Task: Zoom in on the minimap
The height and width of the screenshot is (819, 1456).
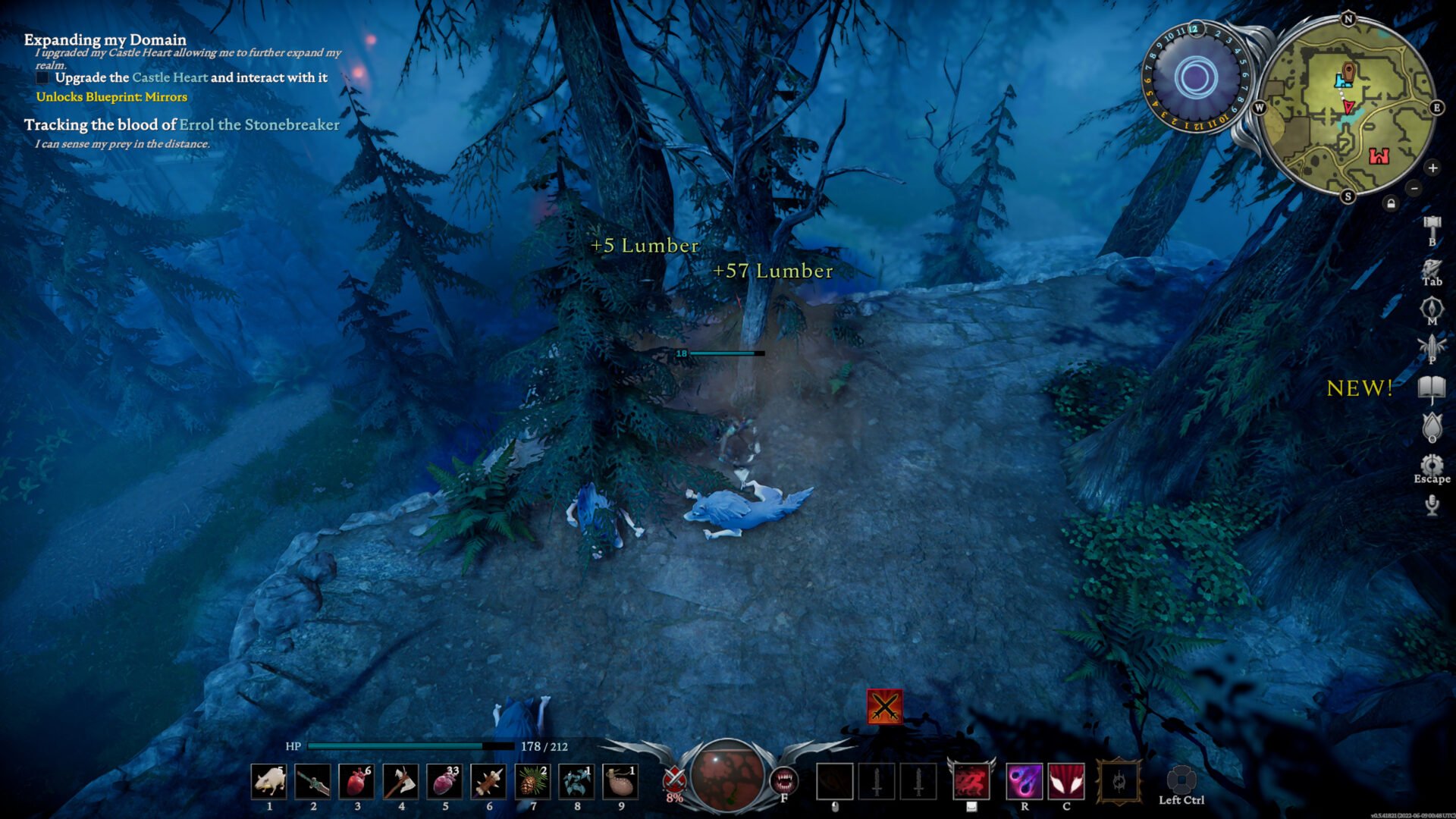Action: pos(1432,168)
